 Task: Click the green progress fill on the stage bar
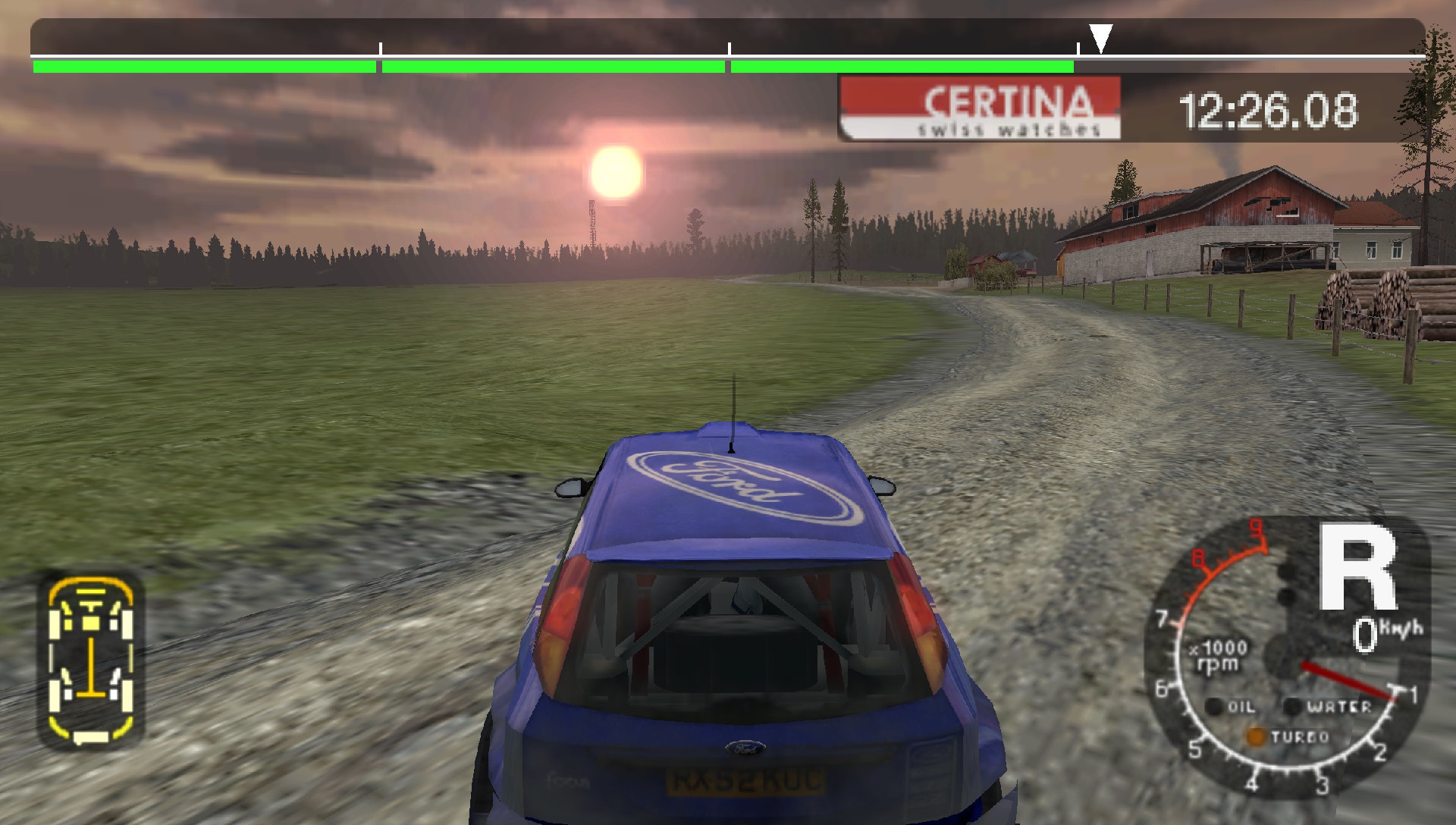click(x=531, y=66)
